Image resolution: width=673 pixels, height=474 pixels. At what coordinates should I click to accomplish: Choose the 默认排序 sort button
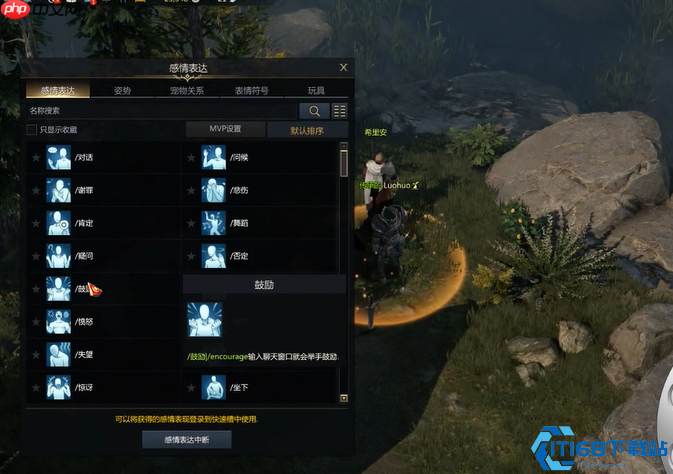click(307, 129)
